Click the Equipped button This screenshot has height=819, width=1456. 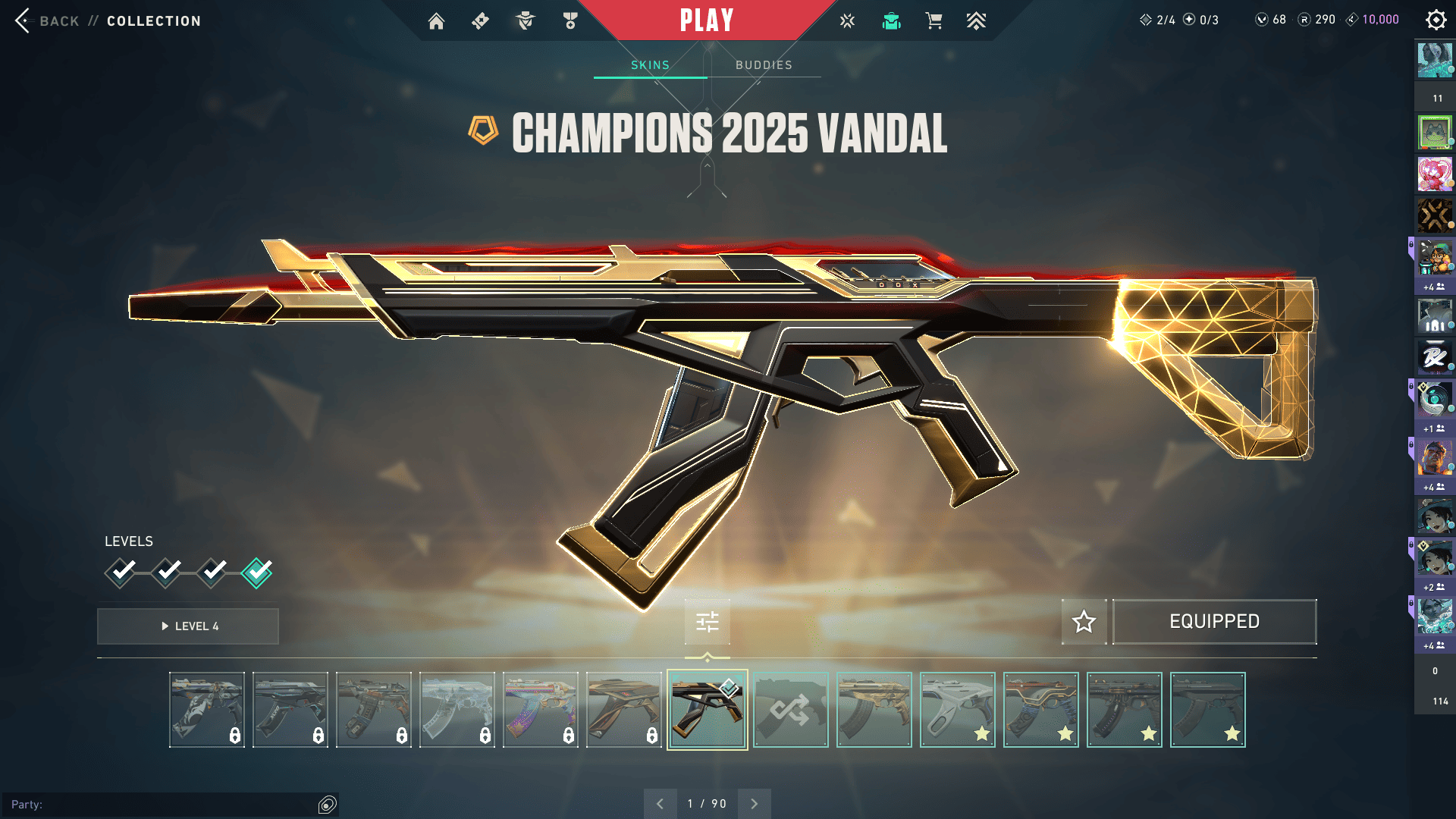click(x=1214, y=622)
